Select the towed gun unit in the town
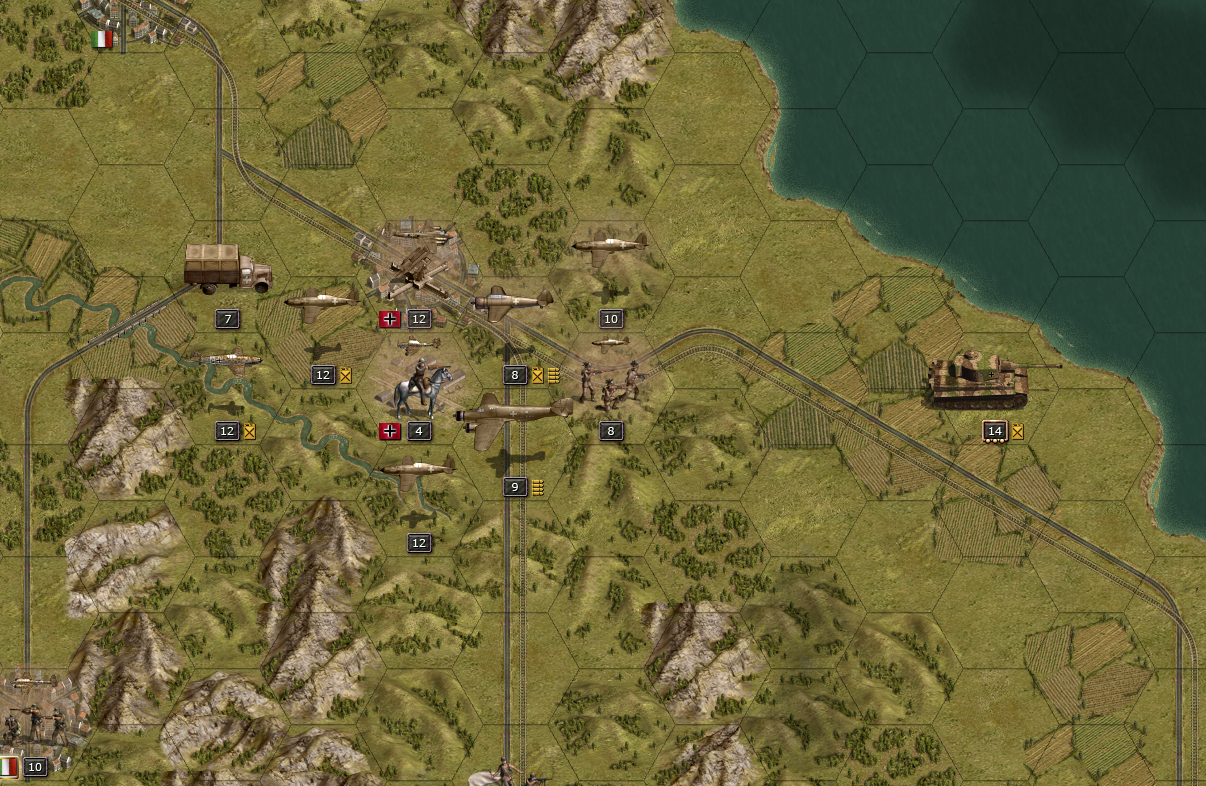 [418, 270]
